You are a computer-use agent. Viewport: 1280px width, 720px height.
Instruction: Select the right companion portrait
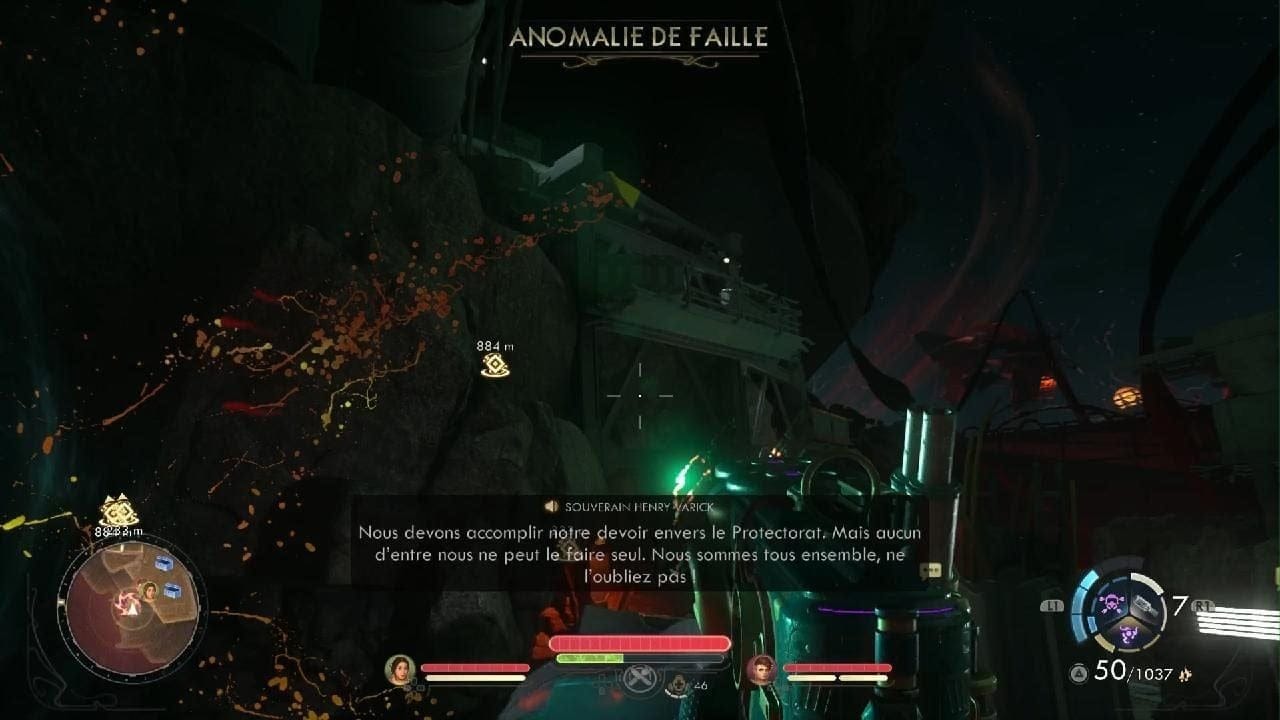(760, 671)
